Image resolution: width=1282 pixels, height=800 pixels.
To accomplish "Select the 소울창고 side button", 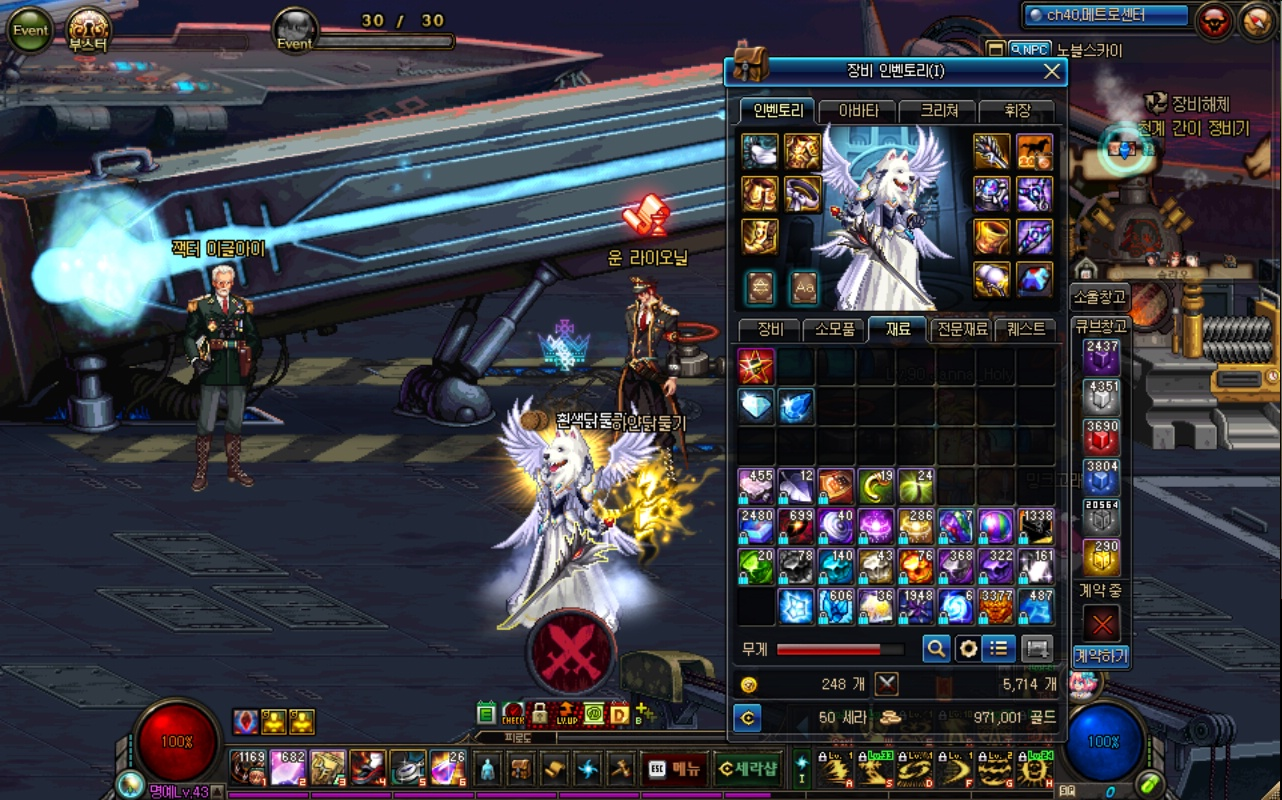I will point(1100,296).
